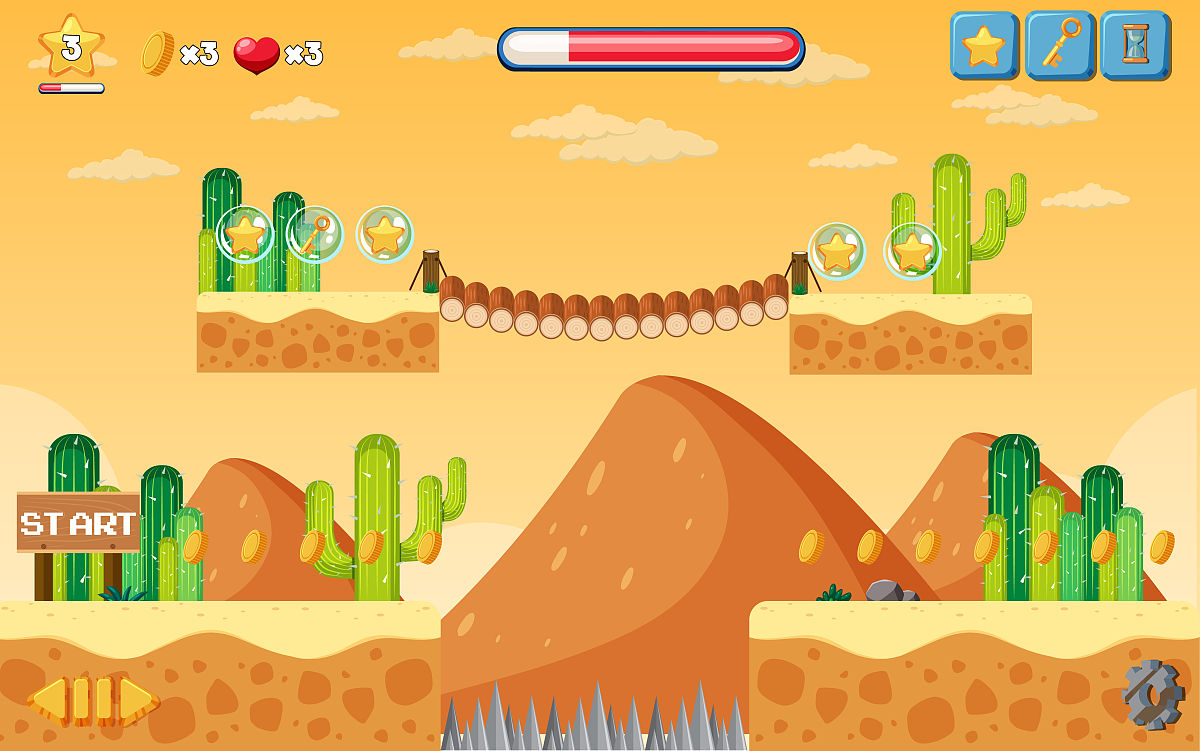The width and height of the screenshot is (1200, 751).
Task: Click the star button in the top panel
Action: pyautogui.click(x=983, y=45)
